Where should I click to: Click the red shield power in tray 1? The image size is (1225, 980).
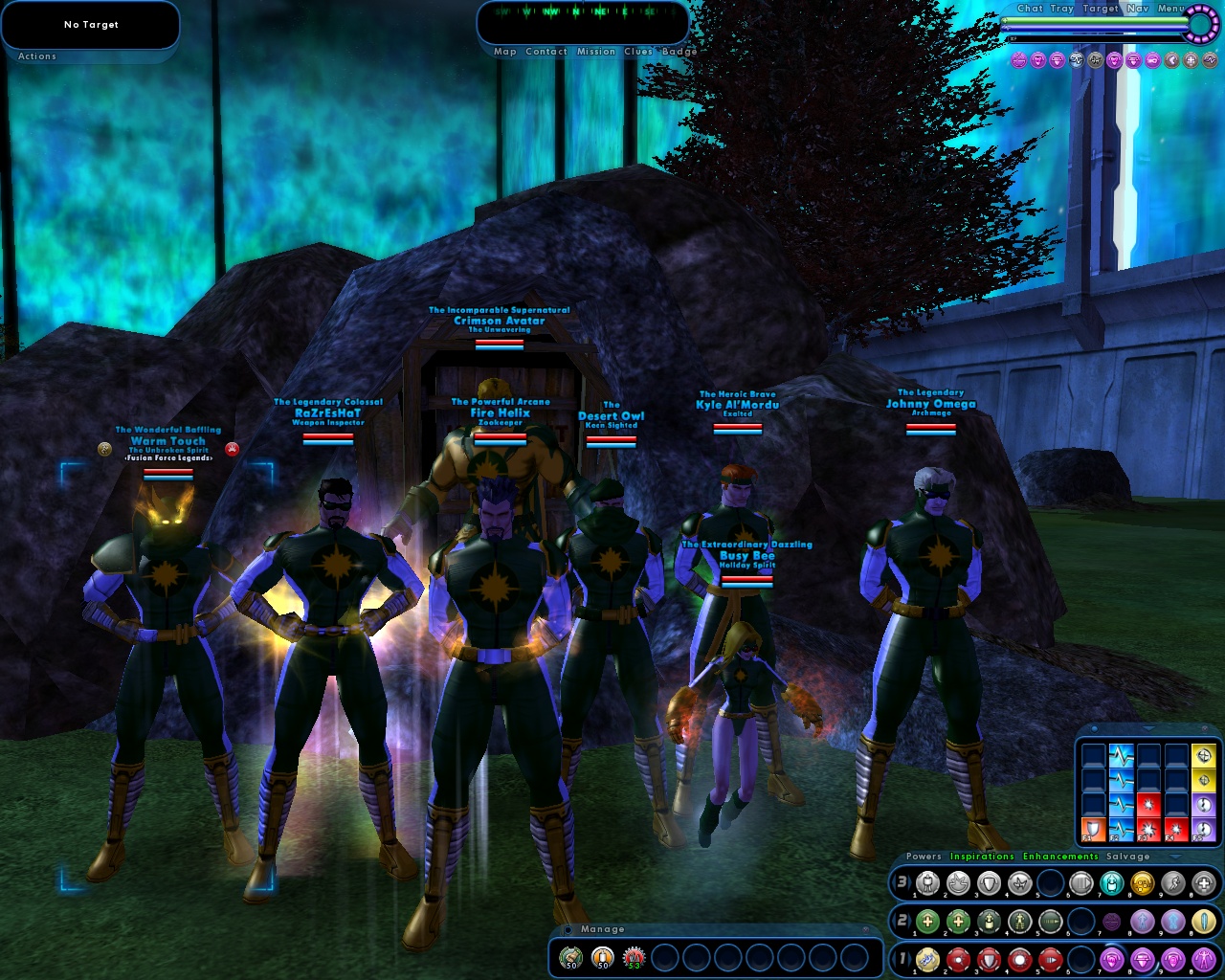(x=990, y=960)
